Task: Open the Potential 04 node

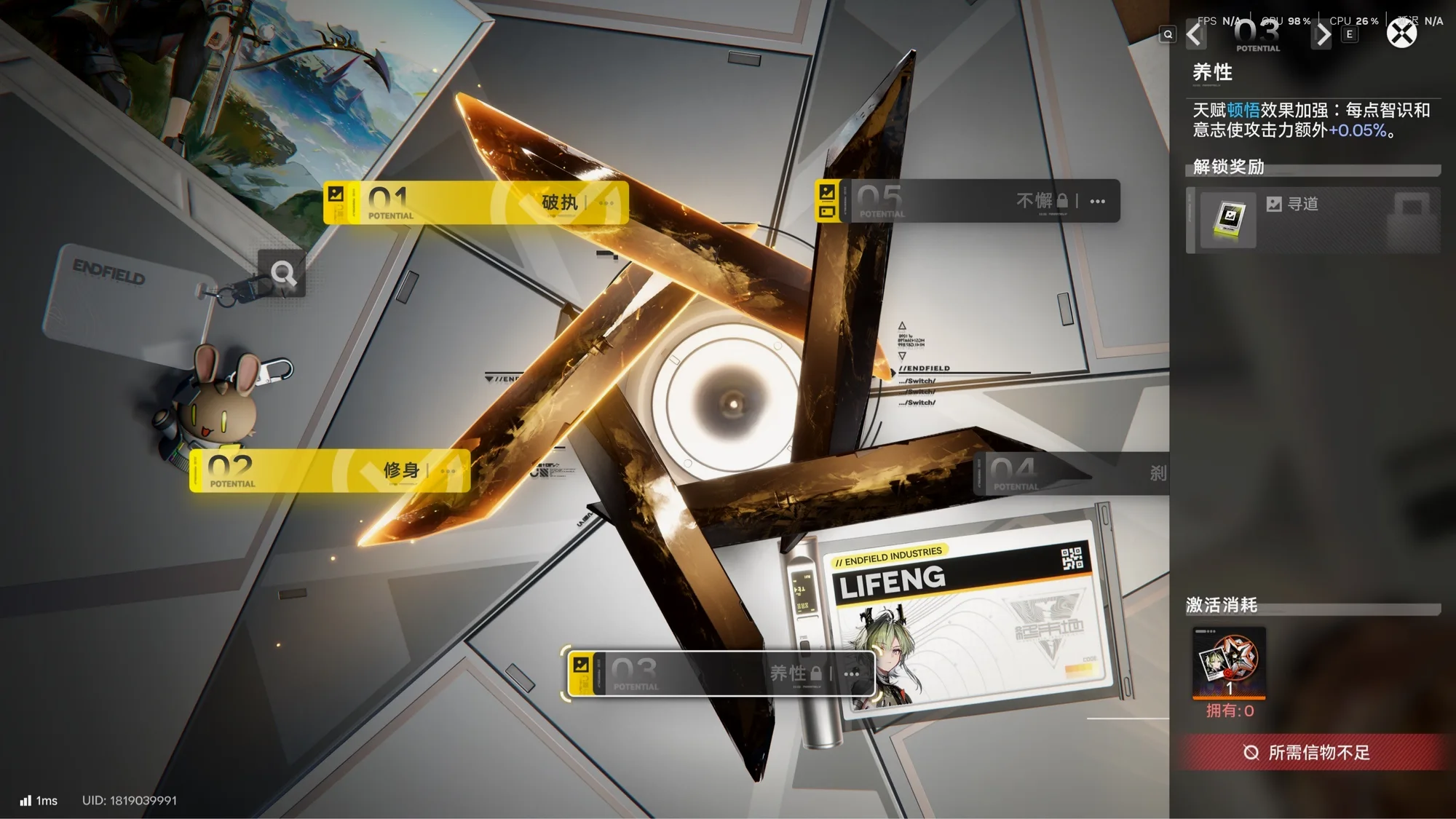Action: [1070, 473]
